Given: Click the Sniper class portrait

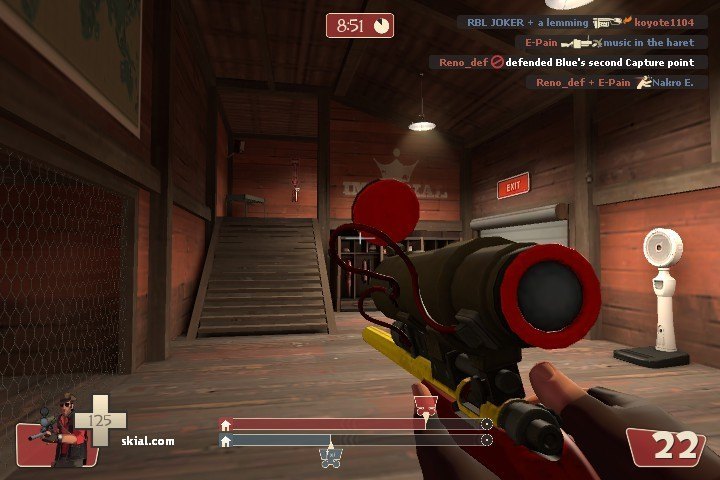Looking at the screenshot, I should [60, 432].
